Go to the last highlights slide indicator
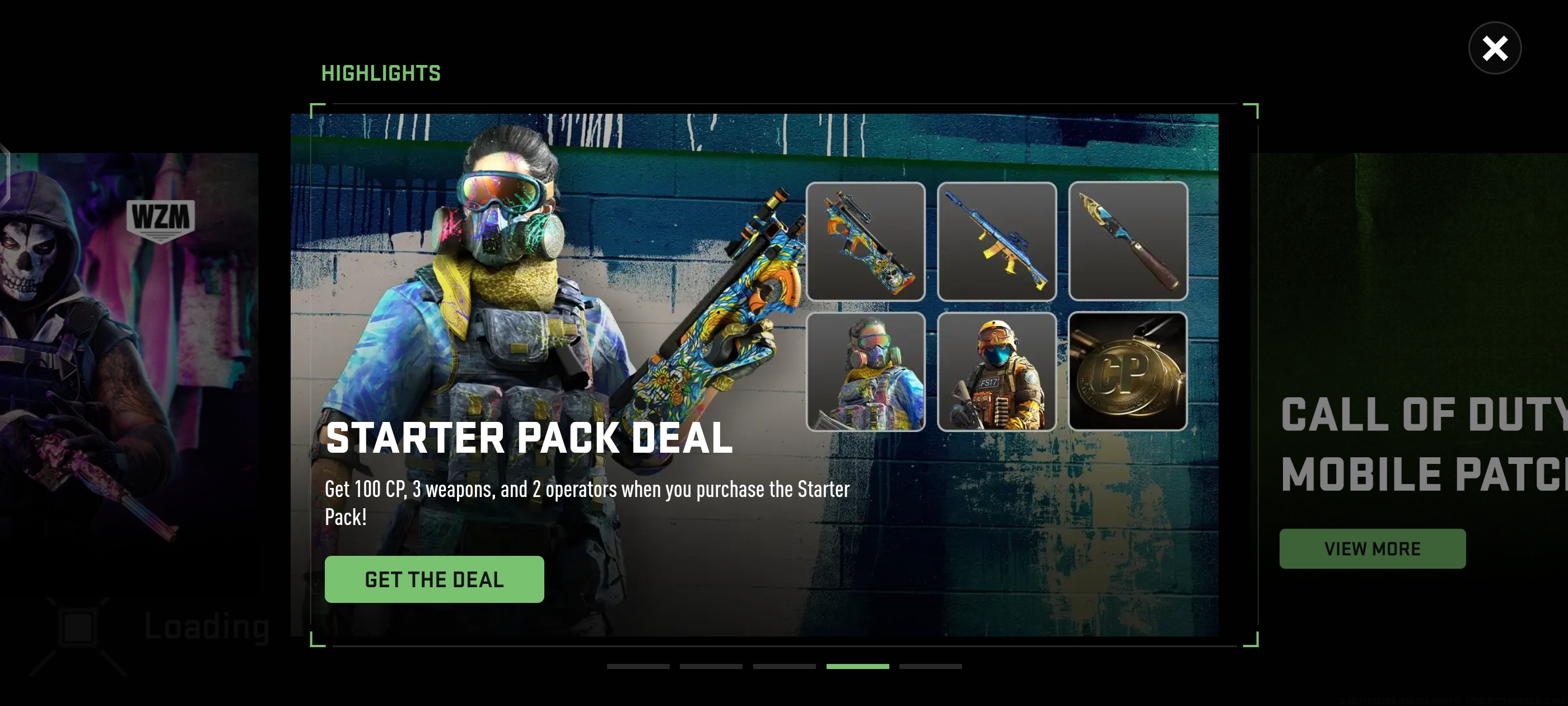 pos(930,666)
